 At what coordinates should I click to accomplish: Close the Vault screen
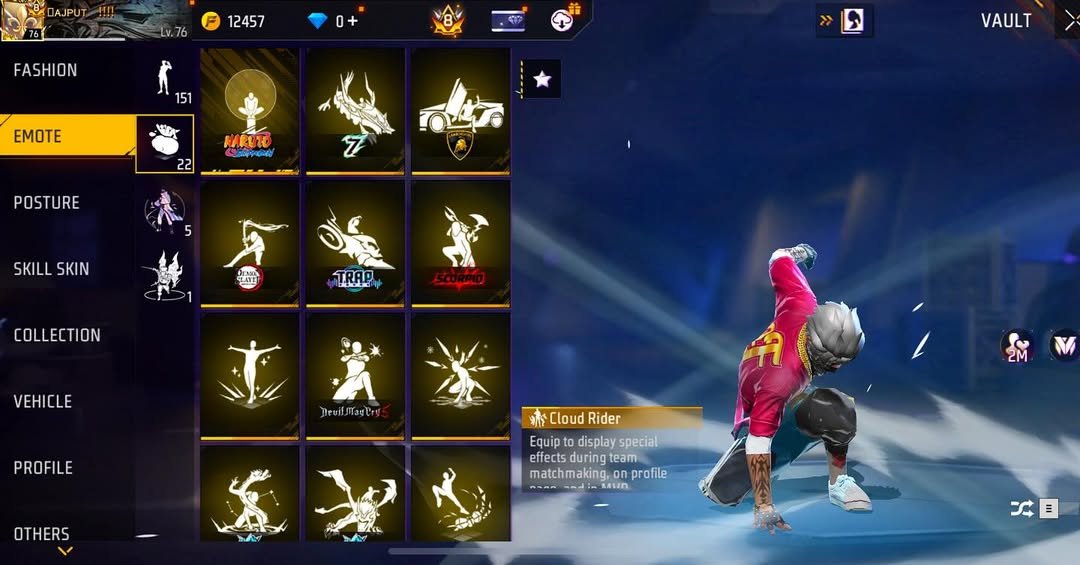click(x=1070, y=21)
